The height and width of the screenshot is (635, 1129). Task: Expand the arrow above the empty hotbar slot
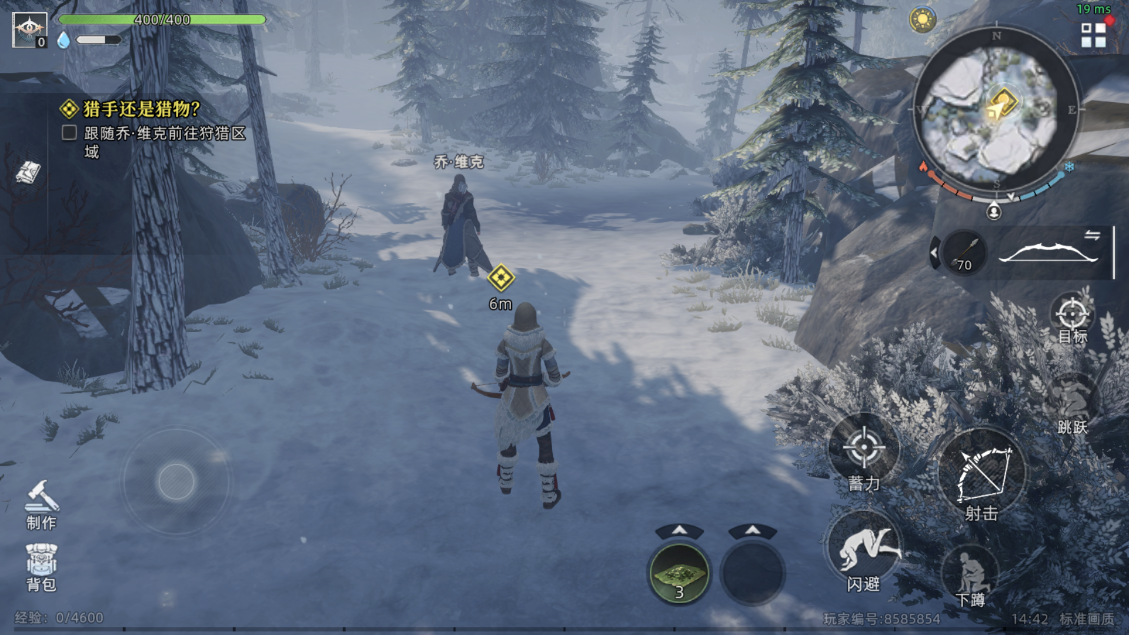pos(753,531)
